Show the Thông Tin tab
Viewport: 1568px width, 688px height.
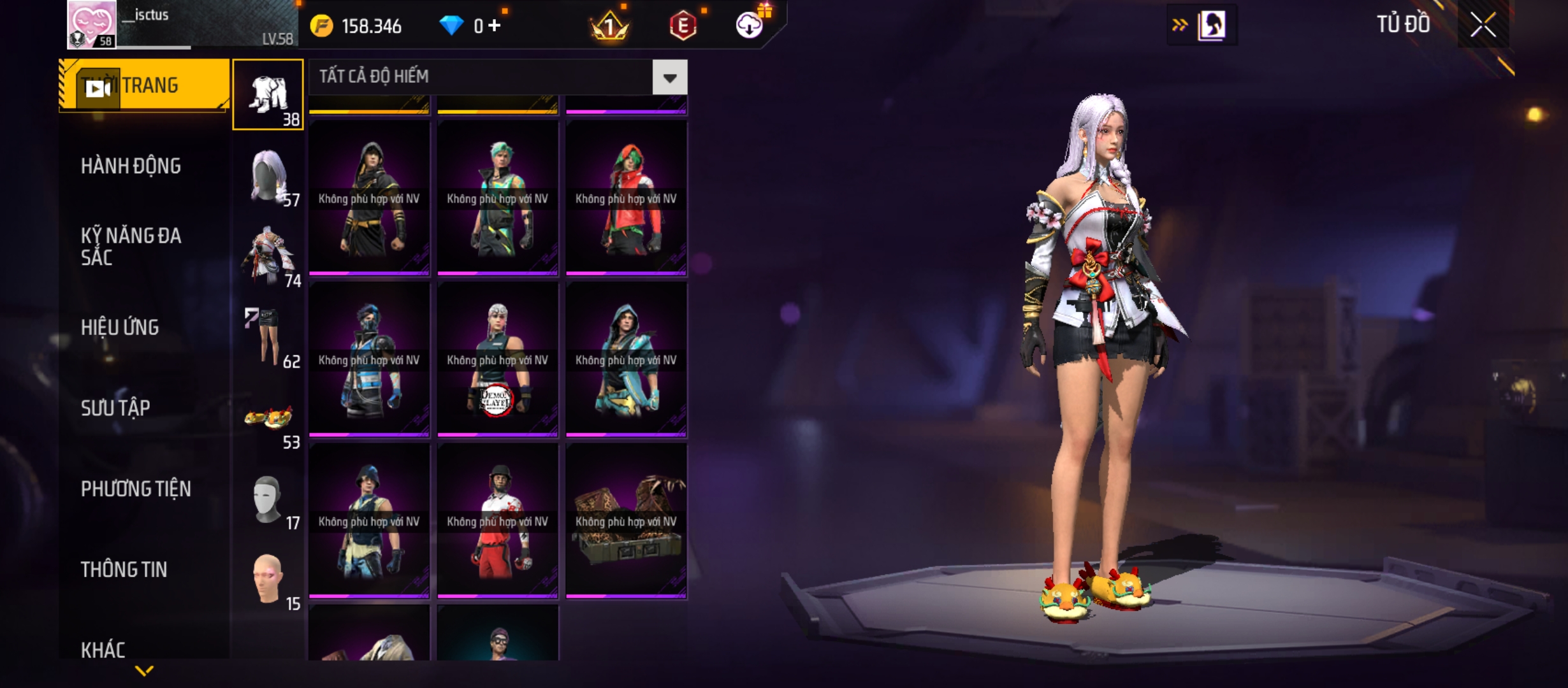[x=124, y=570]
